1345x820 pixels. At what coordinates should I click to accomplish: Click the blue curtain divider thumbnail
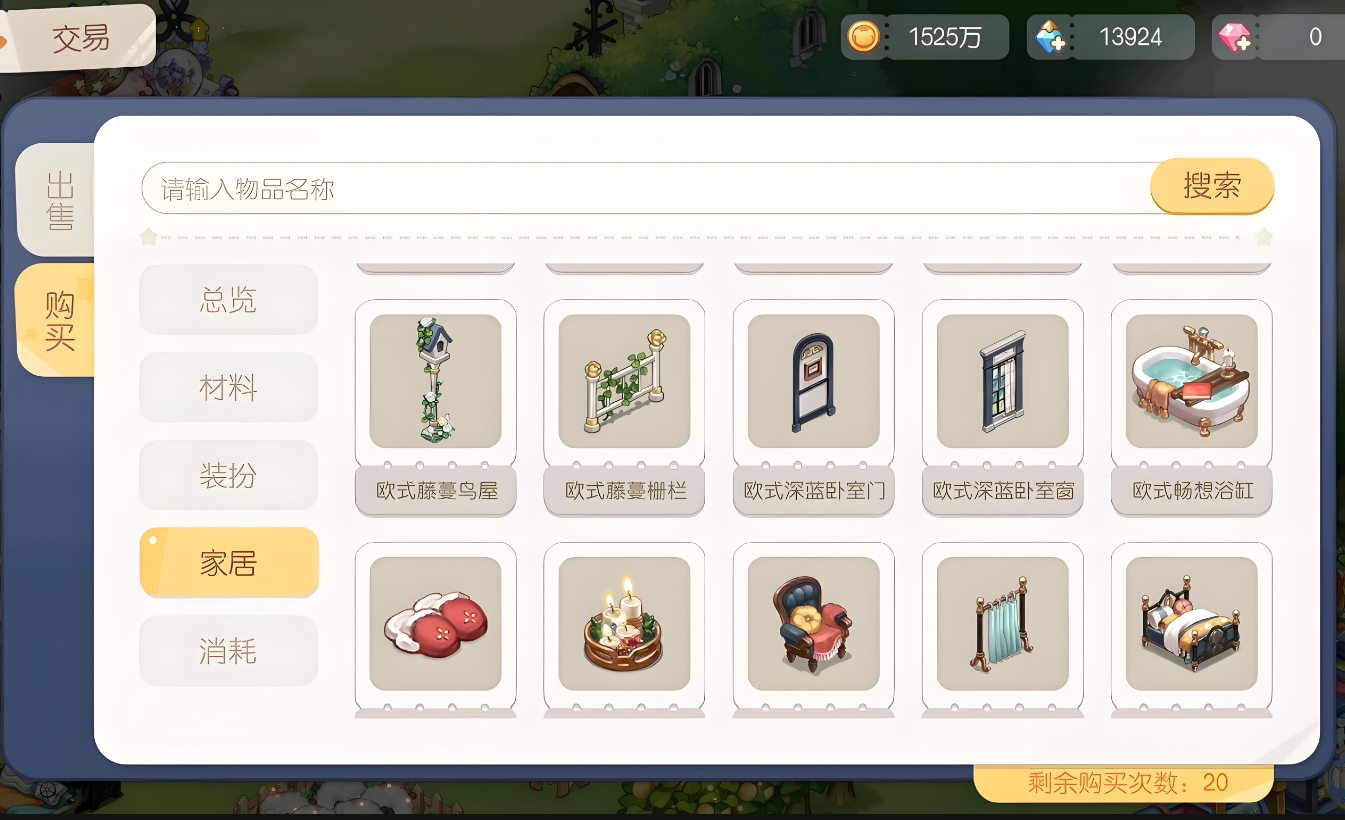click(x=1002, y=624)
